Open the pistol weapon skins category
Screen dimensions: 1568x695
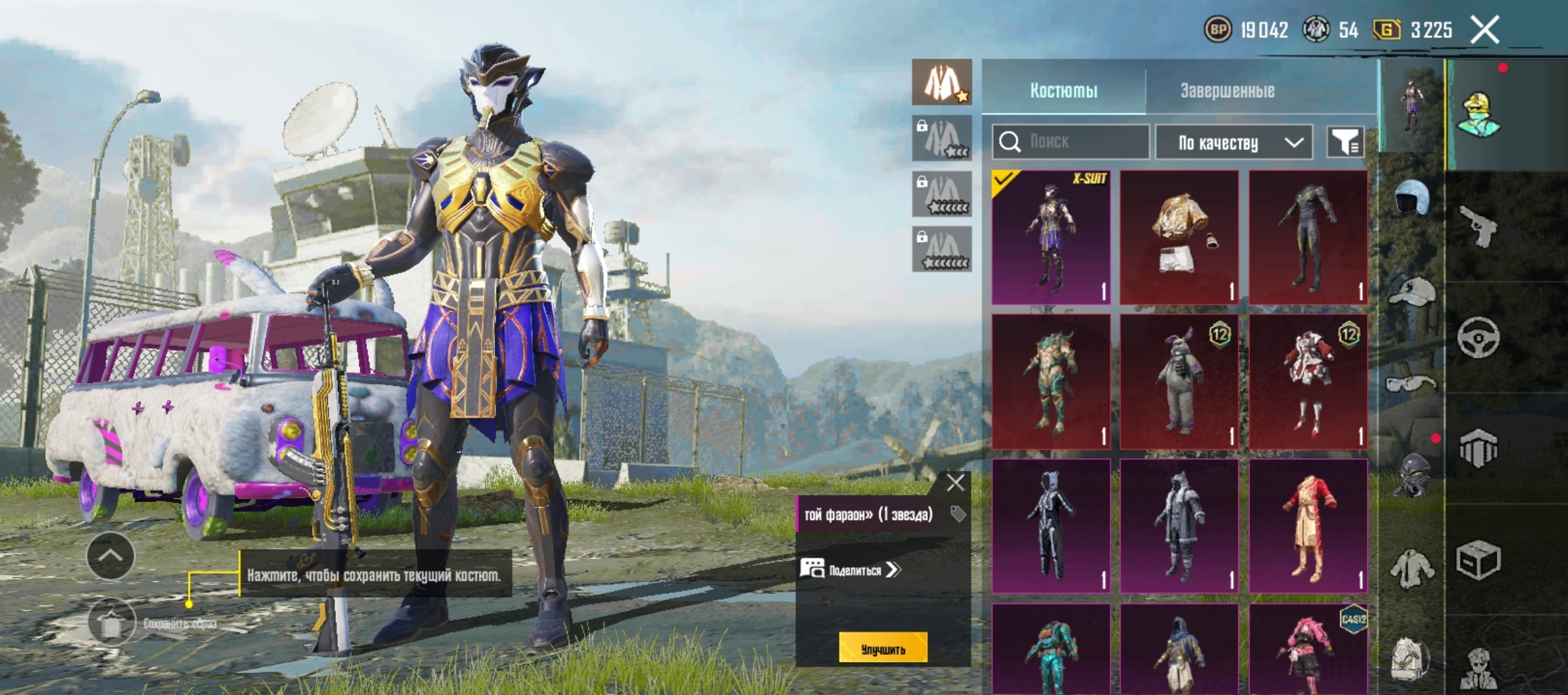1479,225
